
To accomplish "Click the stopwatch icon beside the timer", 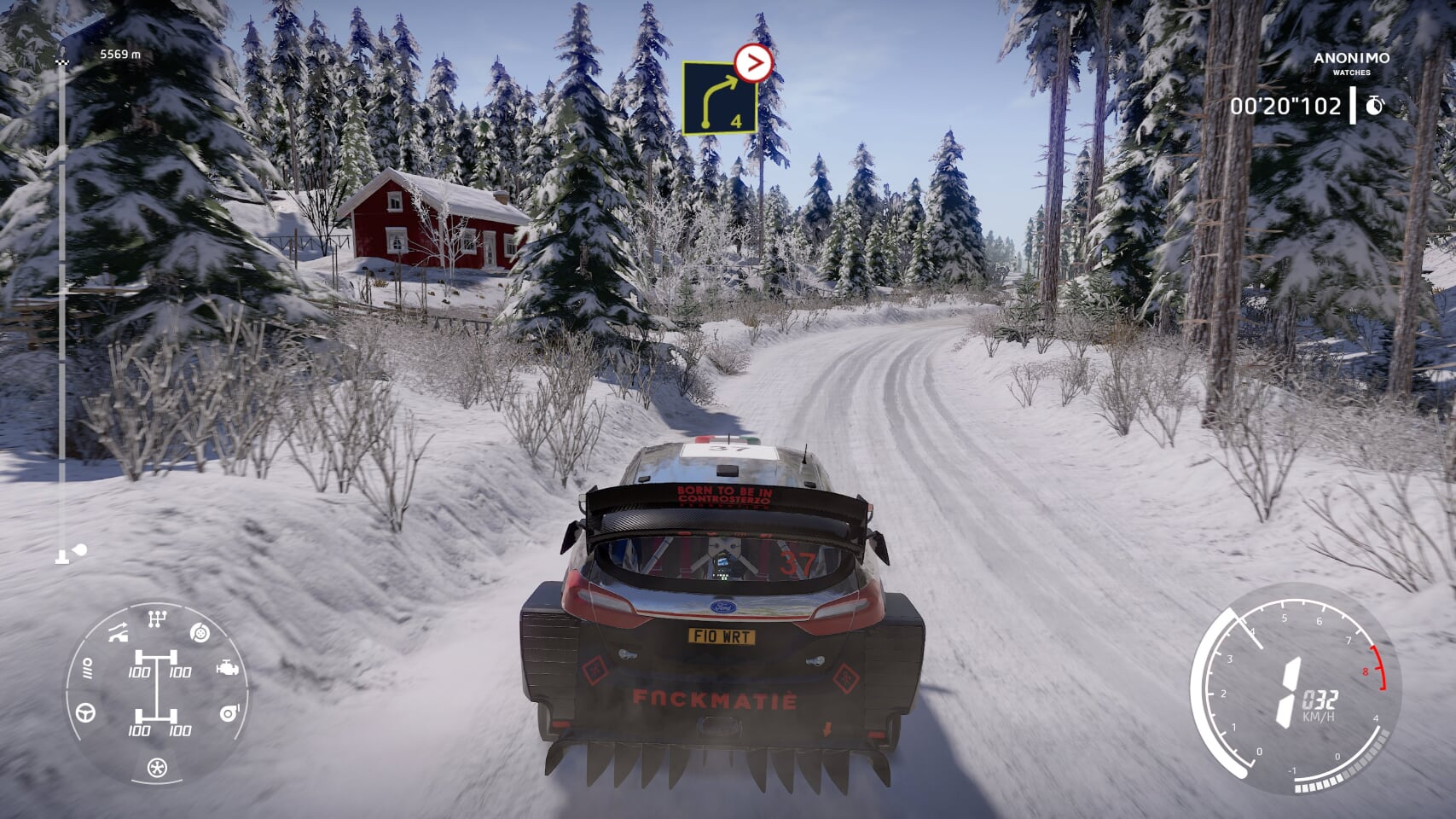I will (1374, 106).
